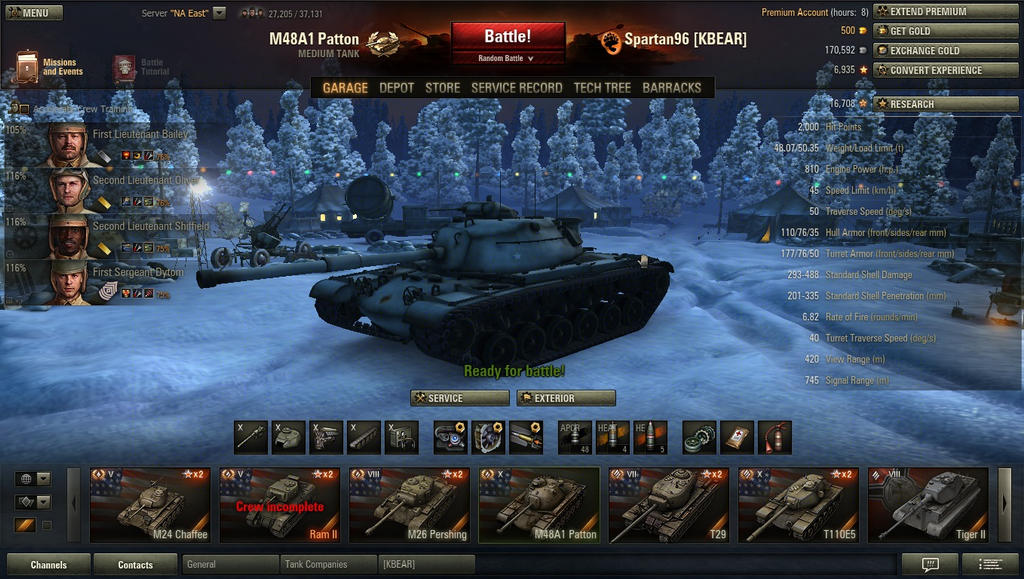Open the server selection dropdown
The image size is (1024, 579).
(219, 13)
